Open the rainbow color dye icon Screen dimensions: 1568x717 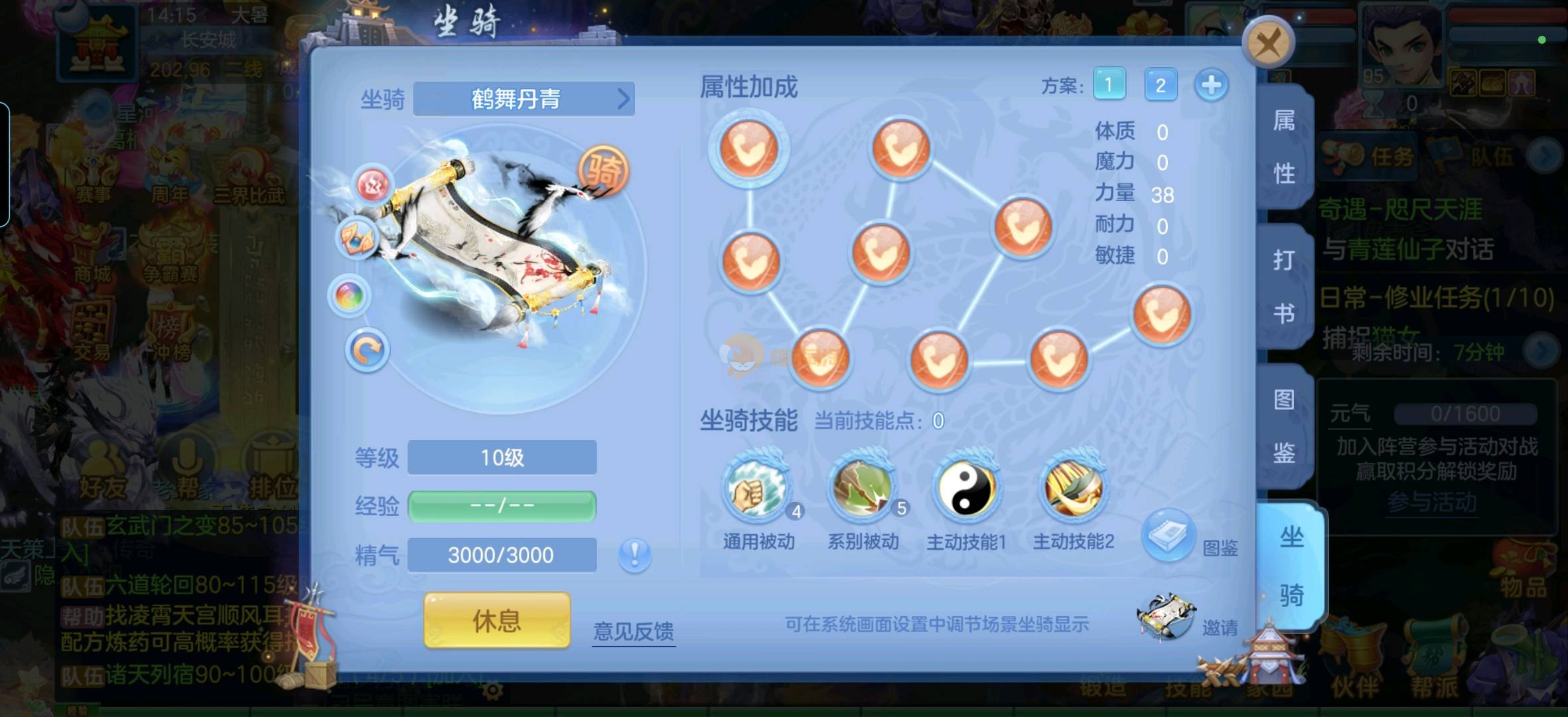tap(350, 295)
